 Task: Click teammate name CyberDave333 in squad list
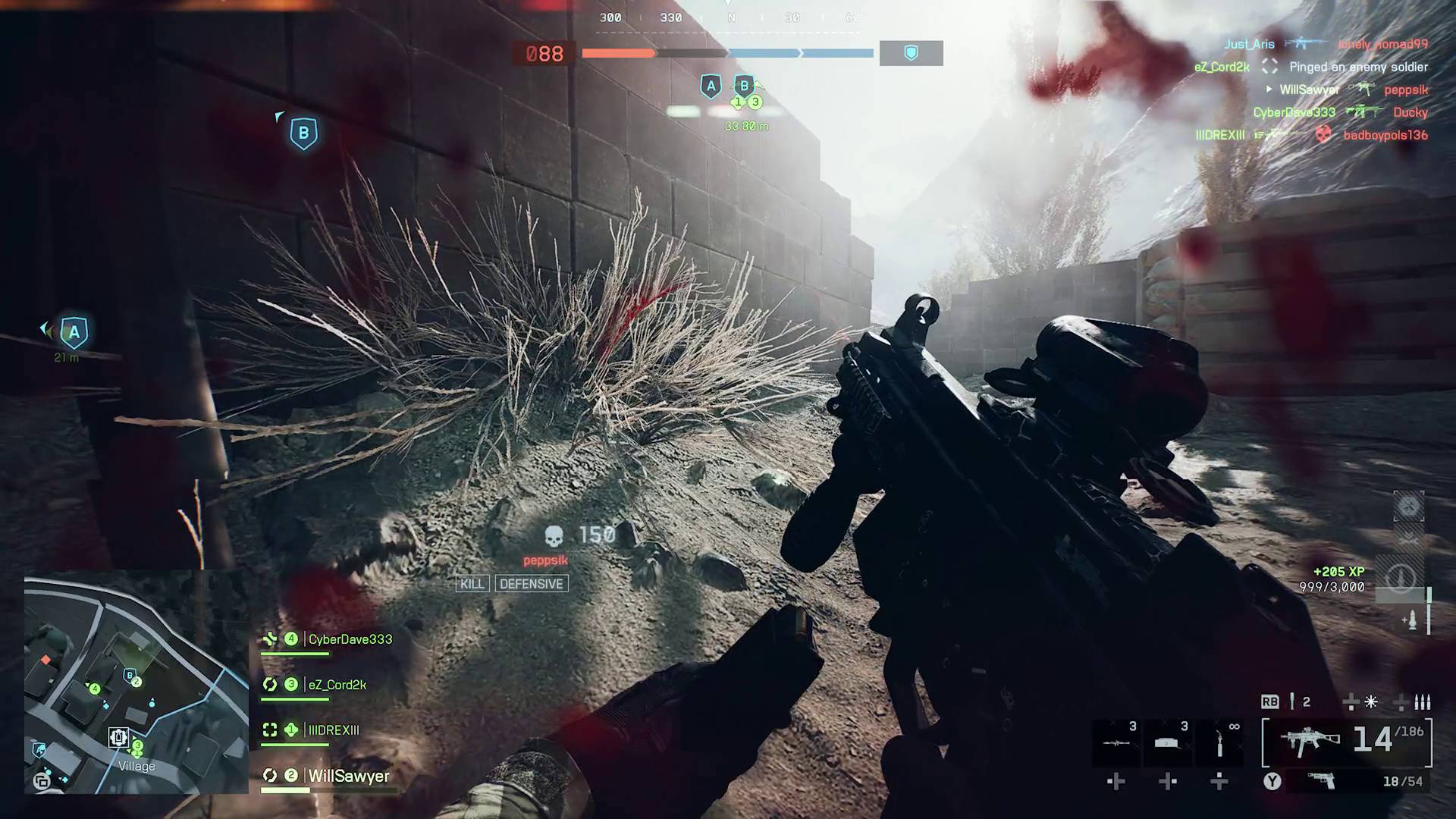348,639
